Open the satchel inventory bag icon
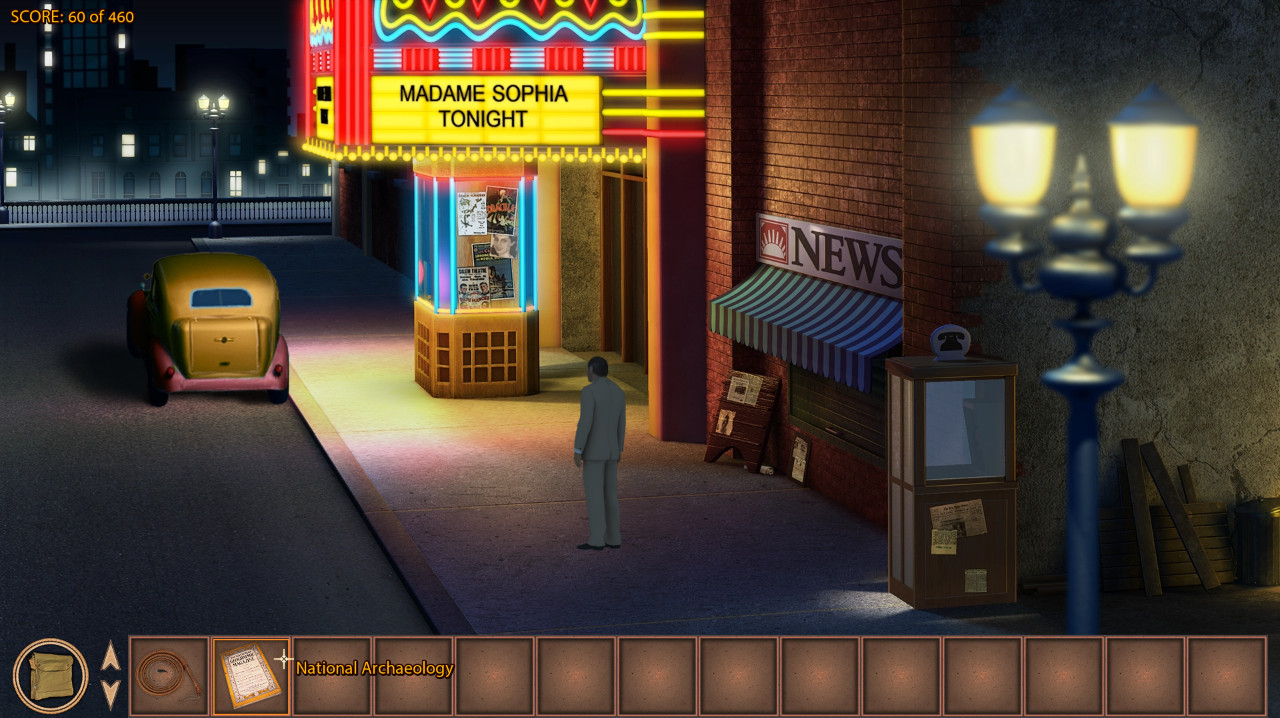The image size is (1280, 718). point(50,676)
